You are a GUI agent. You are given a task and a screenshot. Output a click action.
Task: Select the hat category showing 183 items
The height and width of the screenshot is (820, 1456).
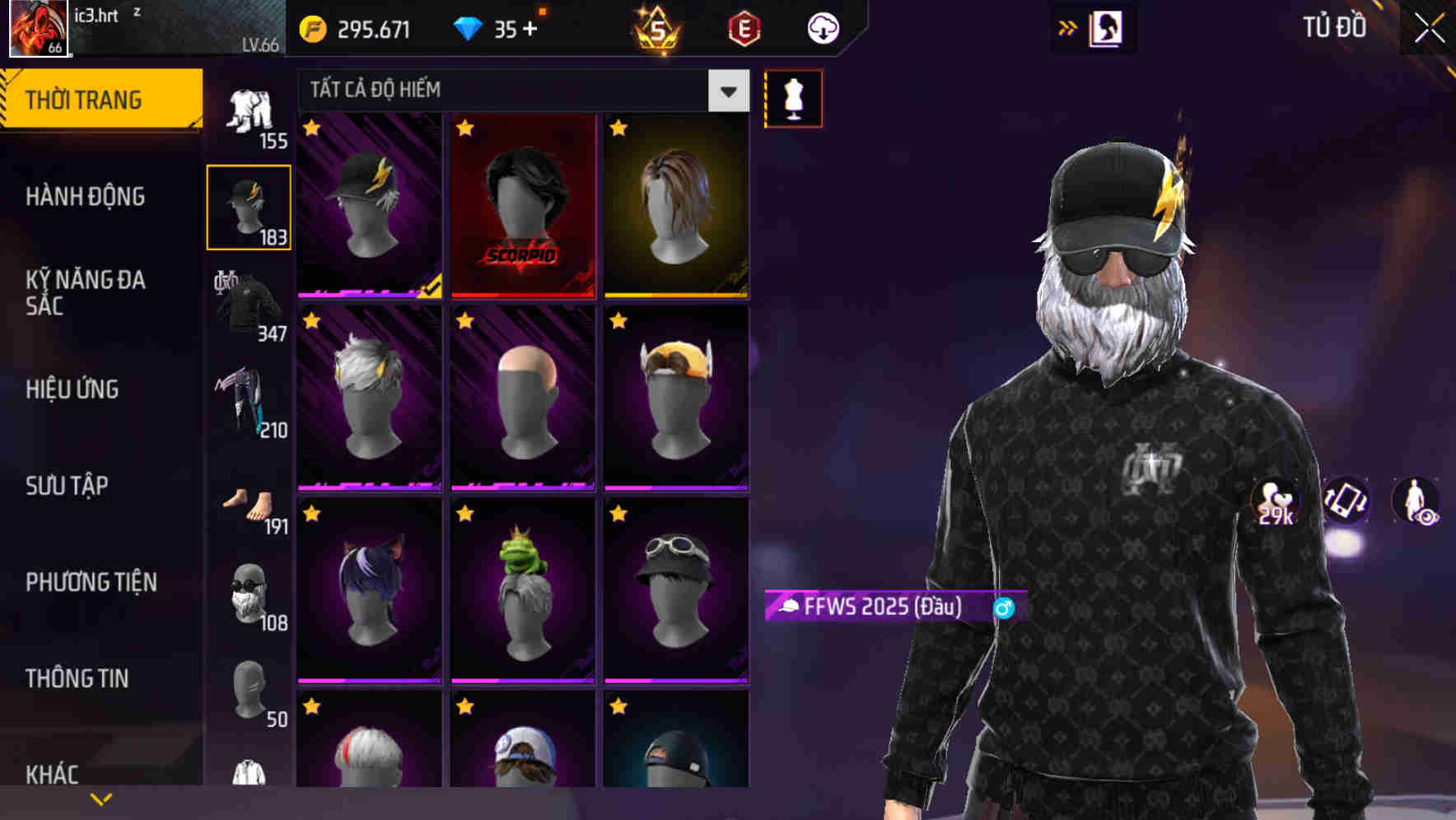(248, 206)
